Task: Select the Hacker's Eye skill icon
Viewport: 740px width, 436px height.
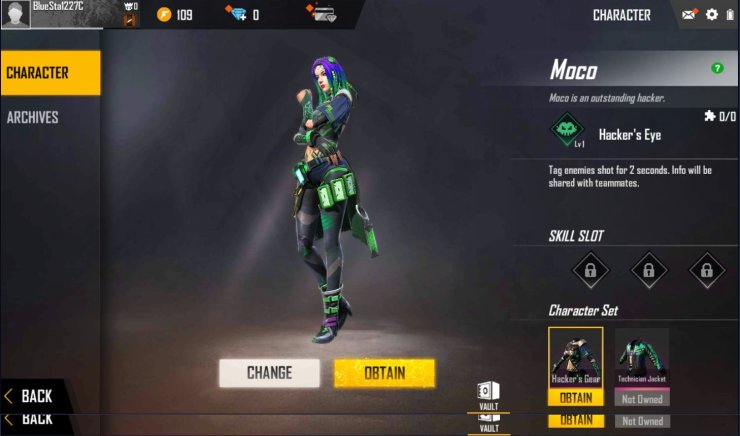Action: click(569, 133)
